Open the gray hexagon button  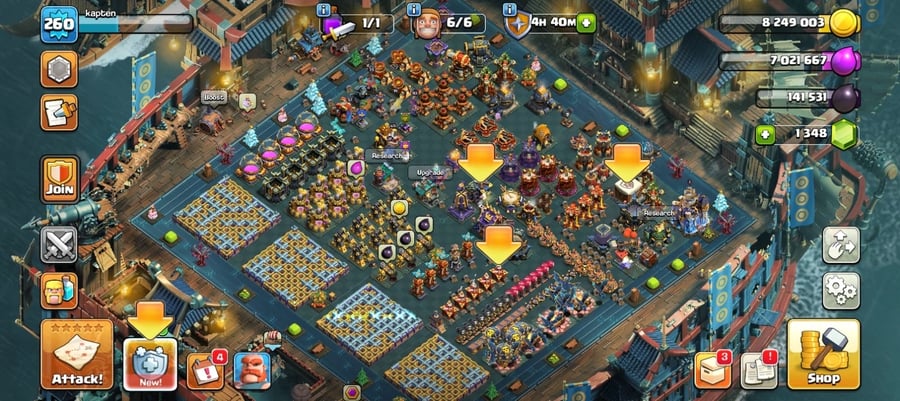click(x=59, y=69)
